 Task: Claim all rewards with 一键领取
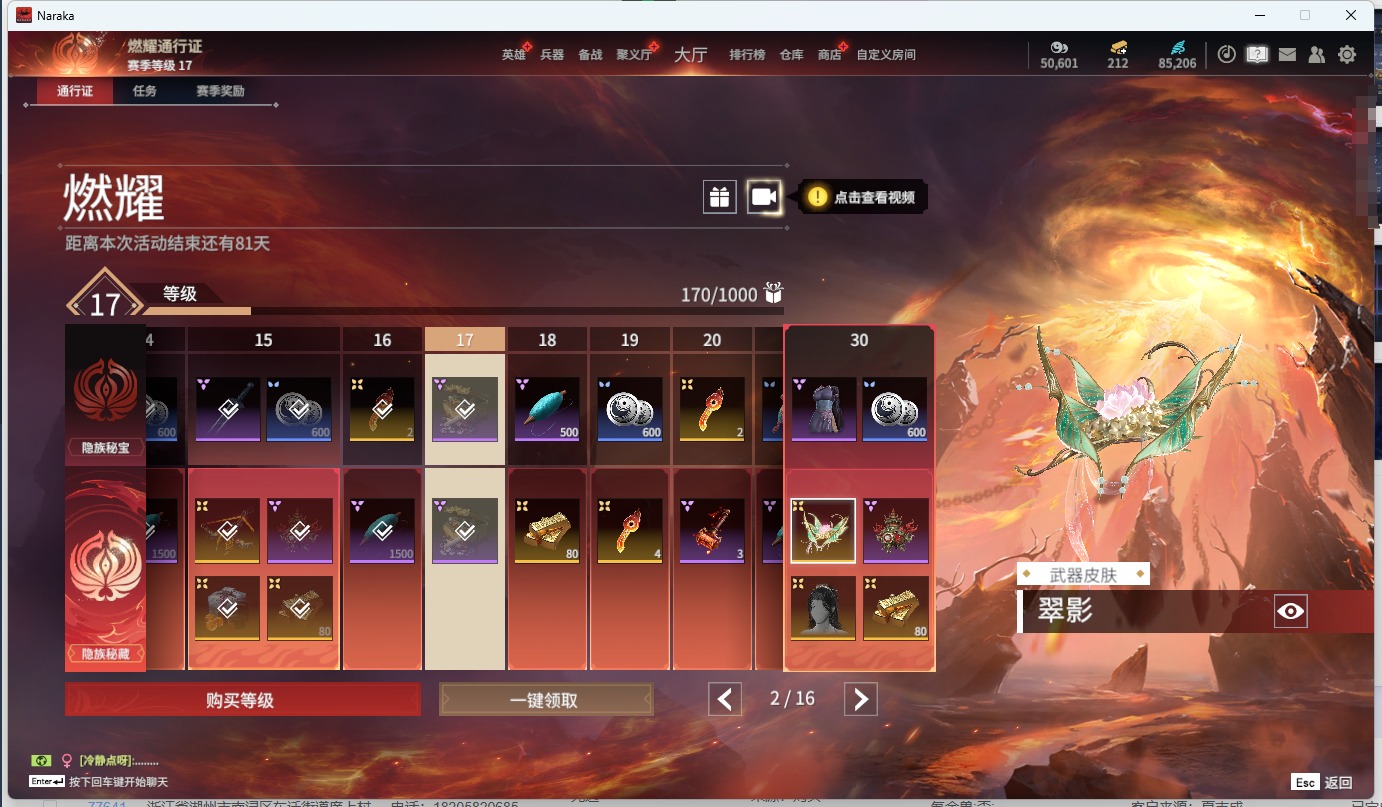click(x=545, y=700)
